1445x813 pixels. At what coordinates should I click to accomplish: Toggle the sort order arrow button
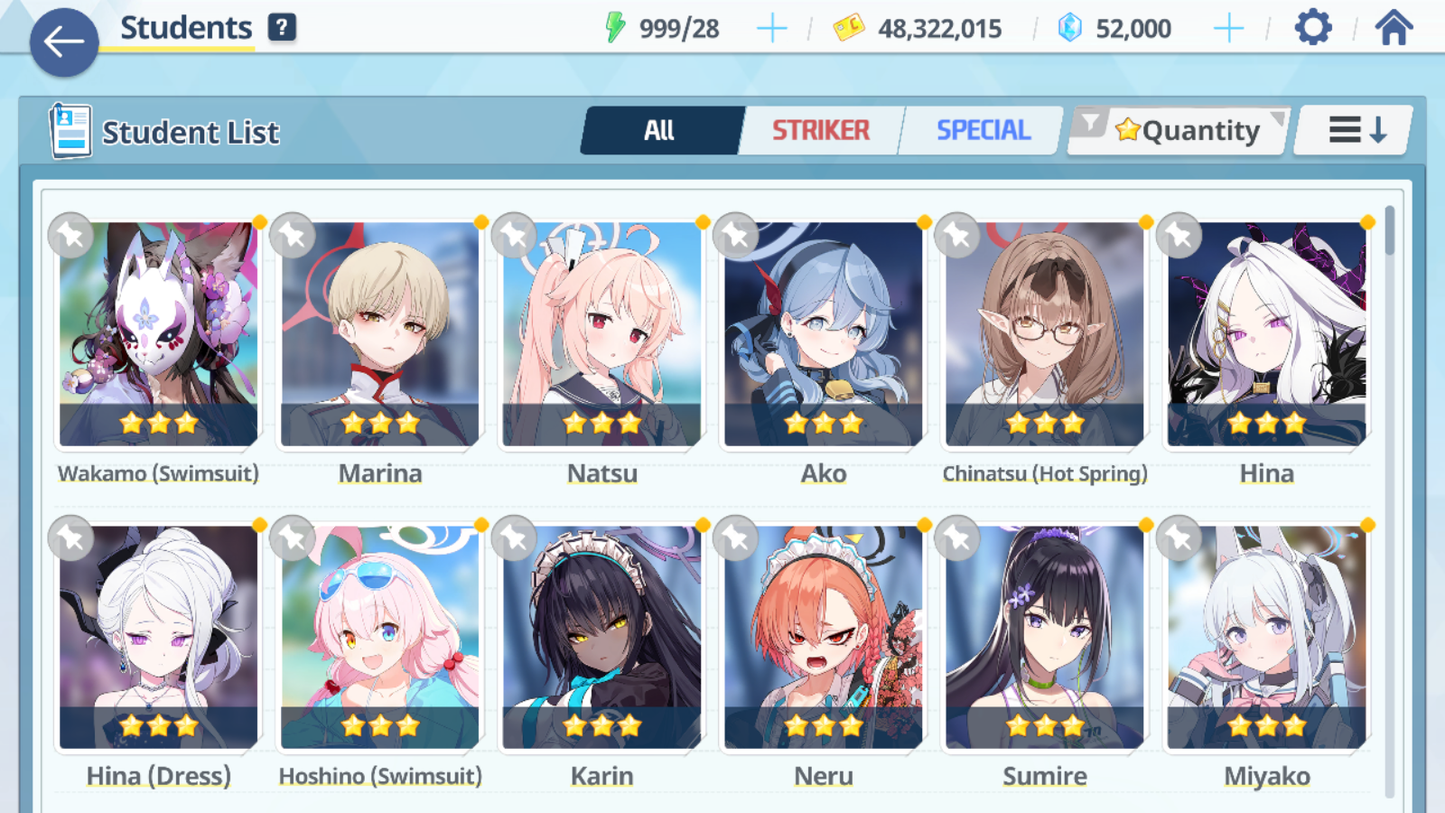click(1355, 130)
